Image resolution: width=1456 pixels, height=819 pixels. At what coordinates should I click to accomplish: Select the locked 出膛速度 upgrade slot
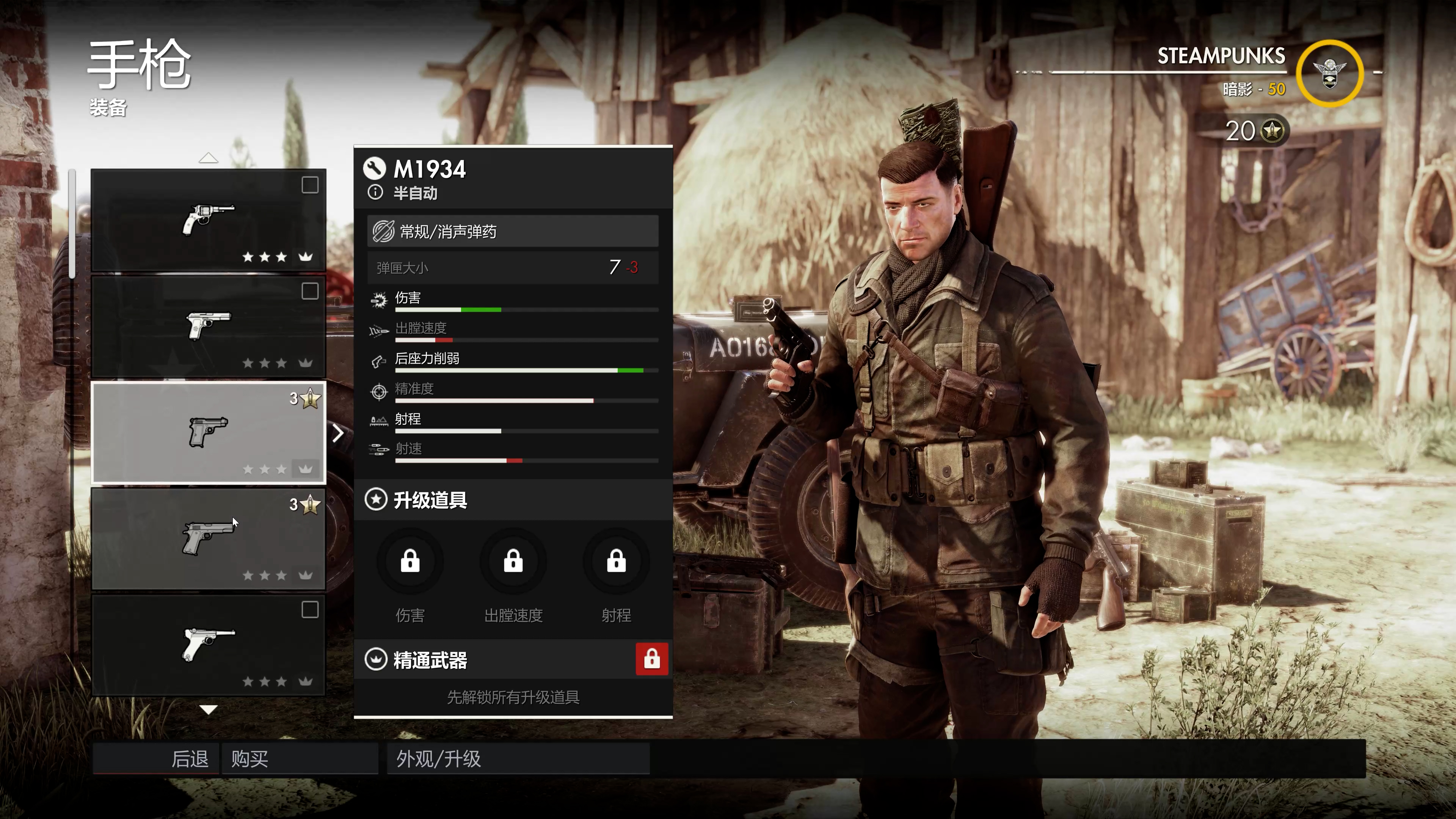[x=513, y=562]
